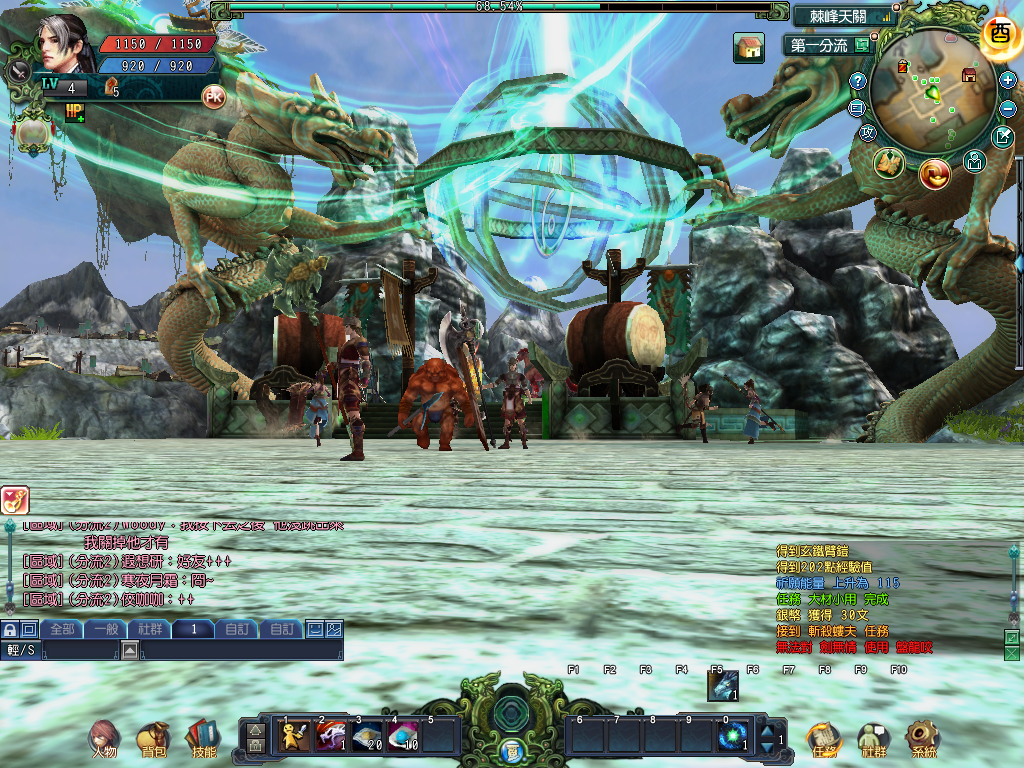The height and width of the screenshot is (768, 1024).
Task: Open the world map scroll icon
Action: (888, 164)
